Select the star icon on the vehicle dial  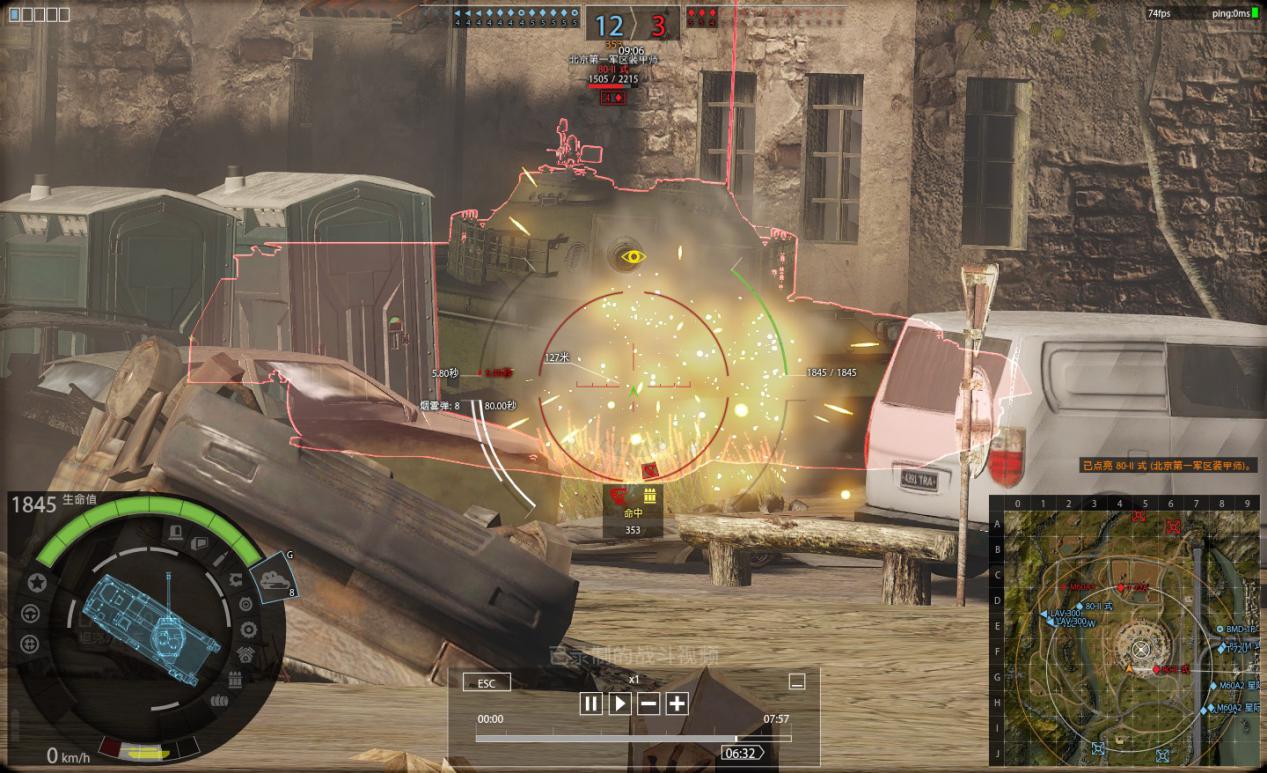click(37, 582)
